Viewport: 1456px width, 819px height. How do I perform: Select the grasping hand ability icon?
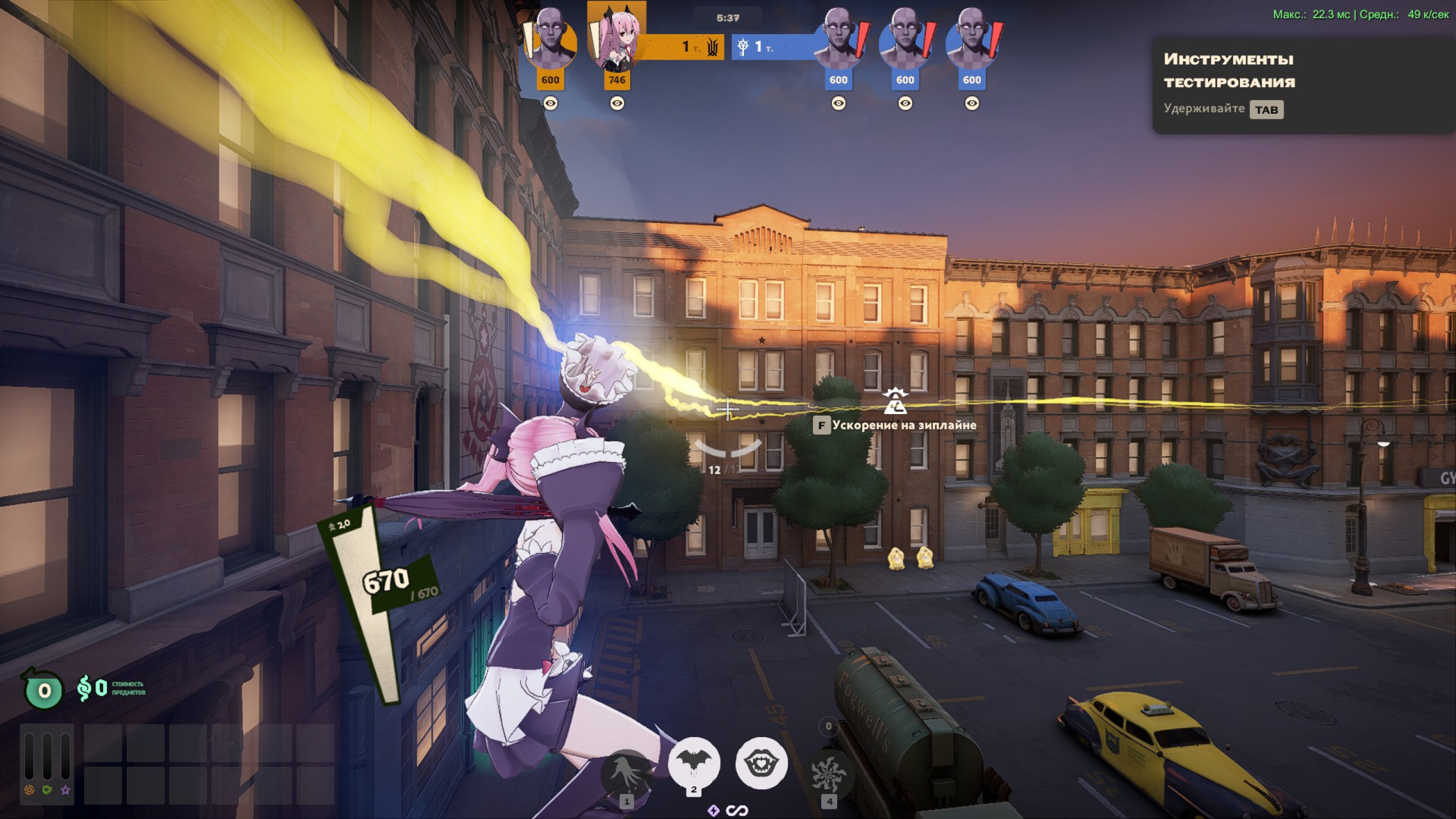626,773
